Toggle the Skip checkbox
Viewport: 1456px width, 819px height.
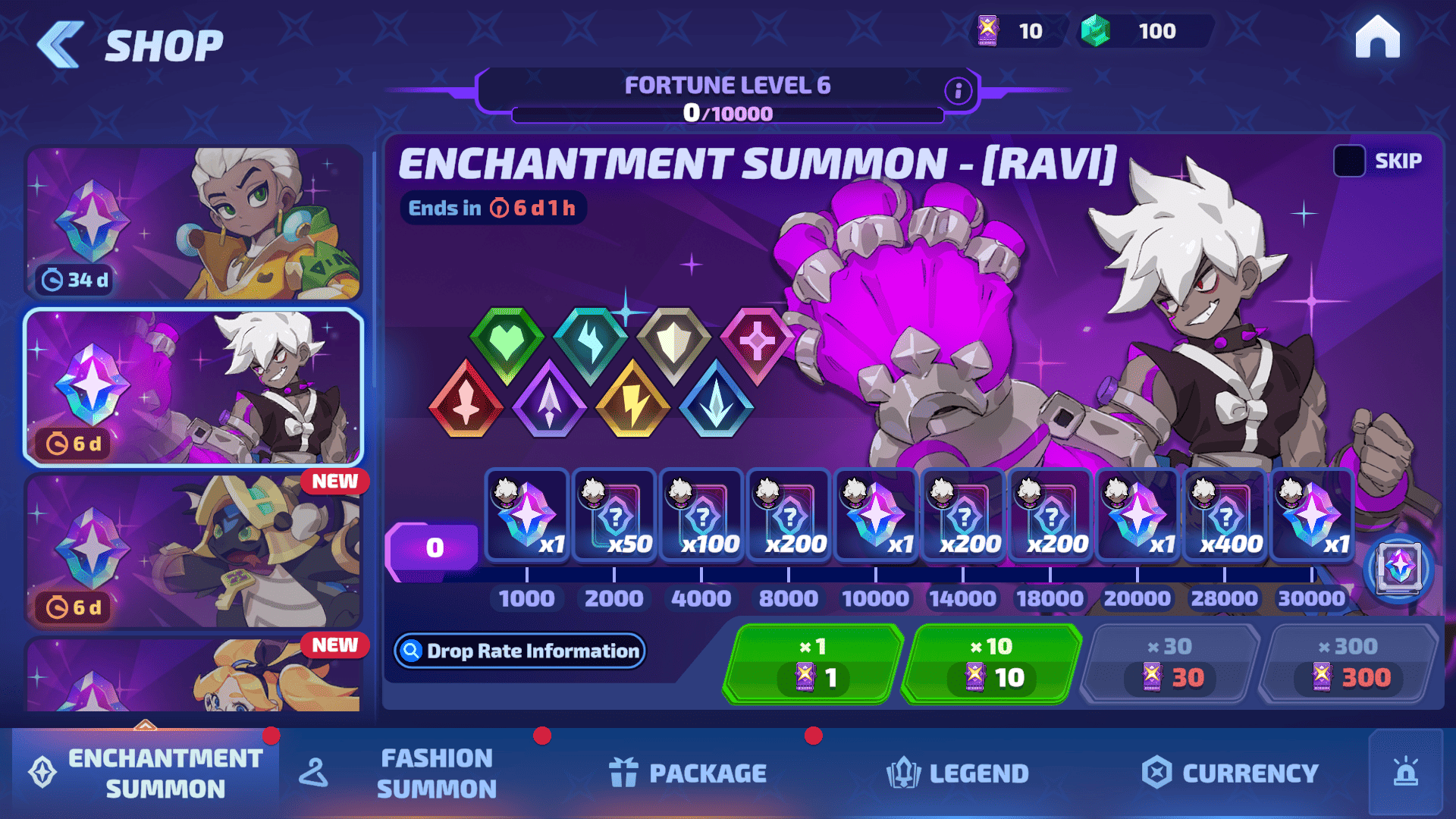point(1349,161)
